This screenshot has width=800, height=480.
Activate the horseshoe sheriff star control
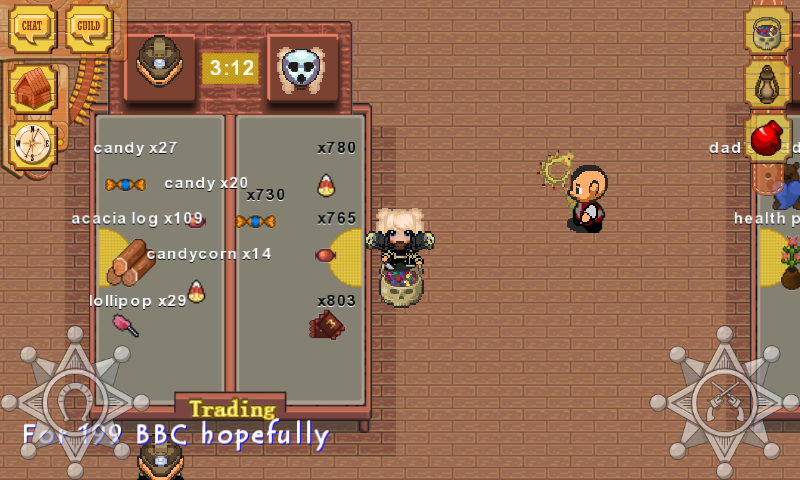point(74,400)
